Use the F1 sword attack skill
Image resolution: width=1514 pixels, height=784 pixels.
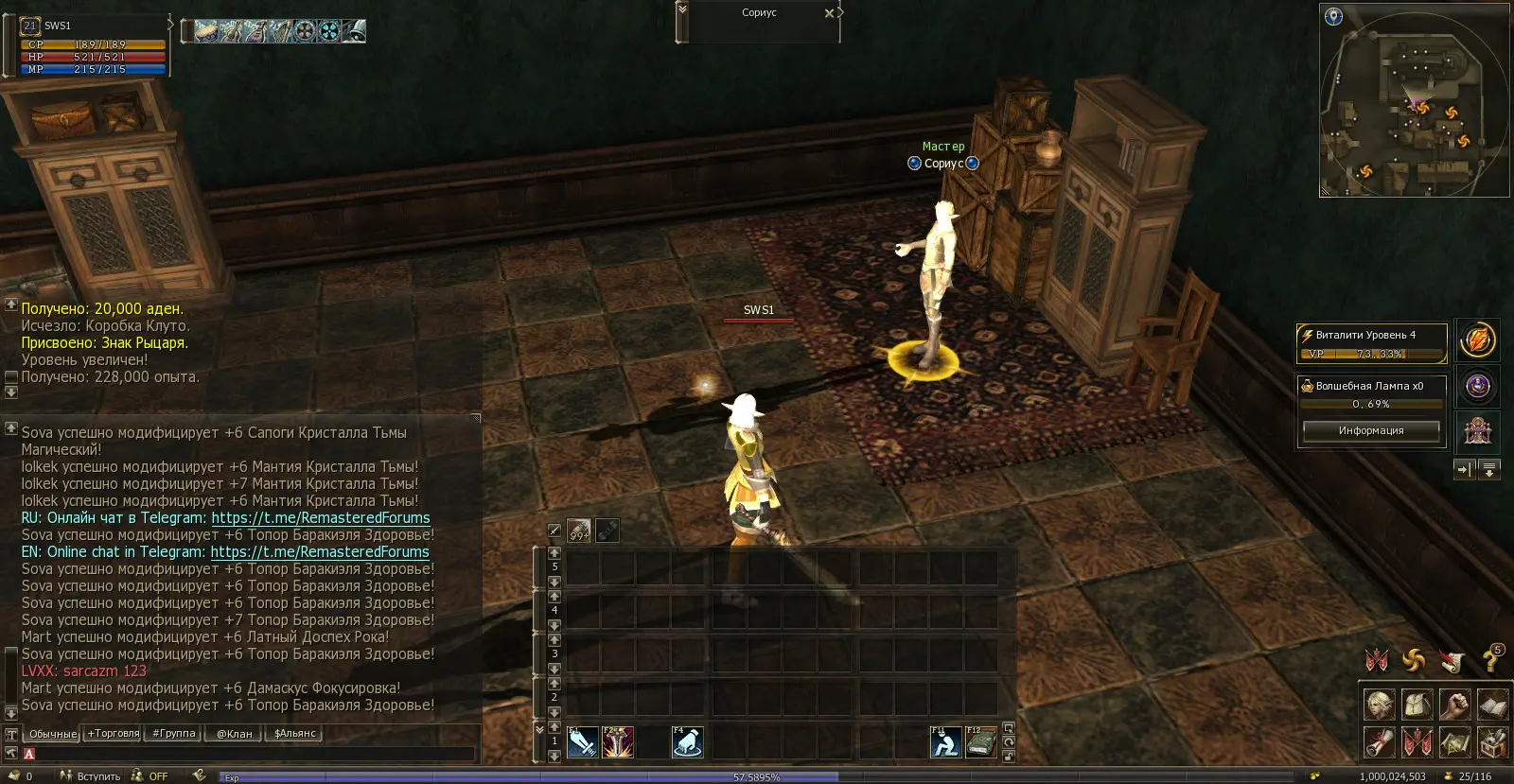pos(582,743)
